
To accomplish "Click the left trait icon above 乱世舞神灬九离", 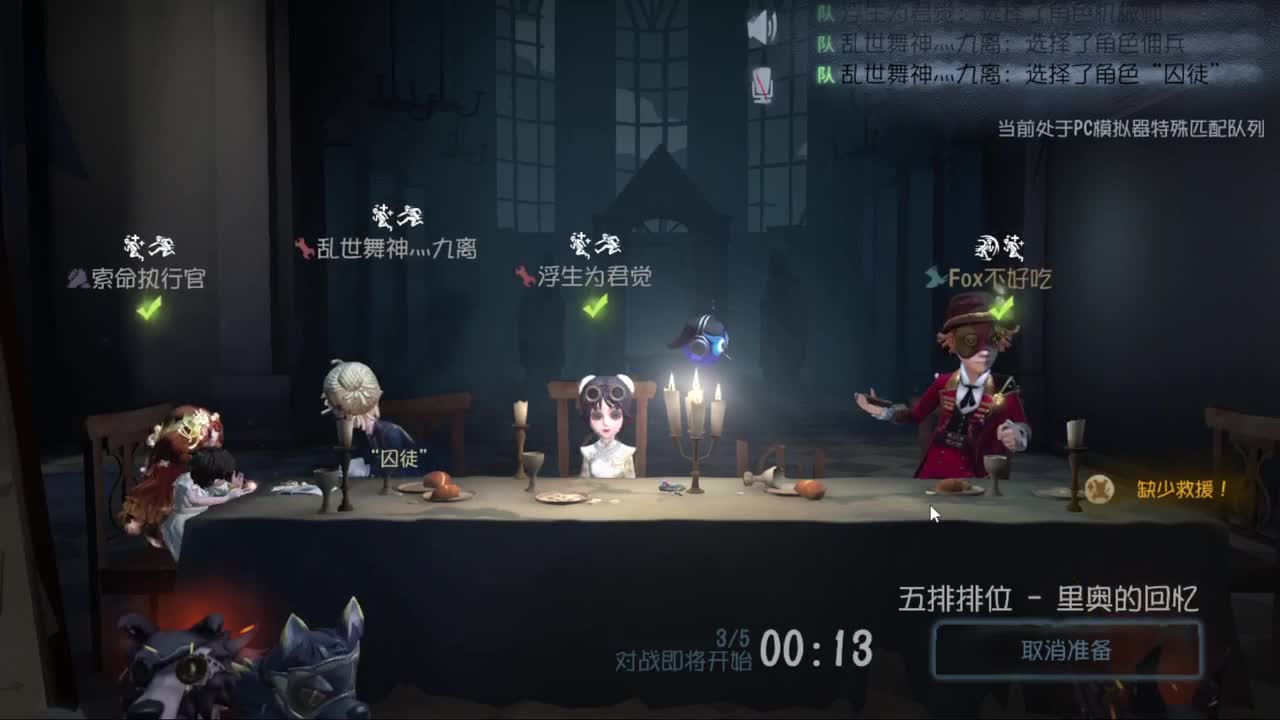I will pyautogui.click(x=383, y=214).
